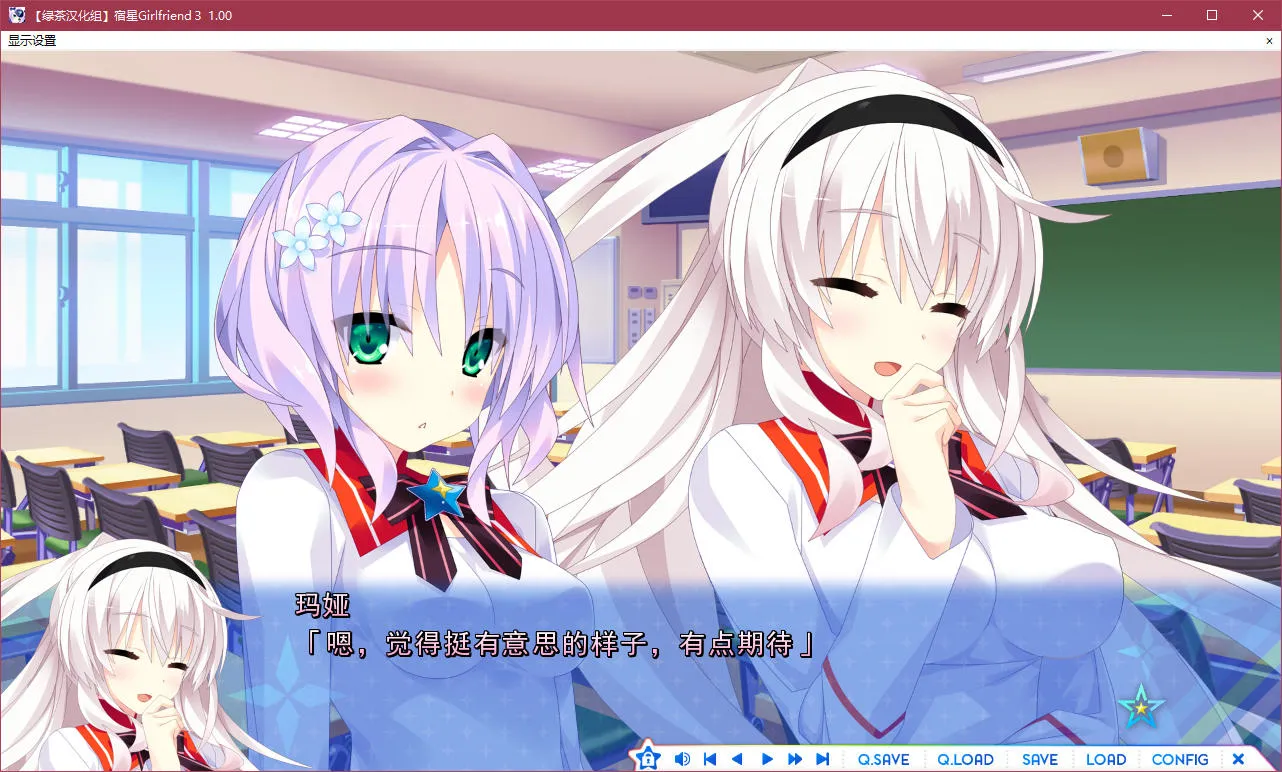Click the dialogue box to advance Maya's line
Image resolution: width=1282 pixels, height=772 pixels.
pos(640,645)
